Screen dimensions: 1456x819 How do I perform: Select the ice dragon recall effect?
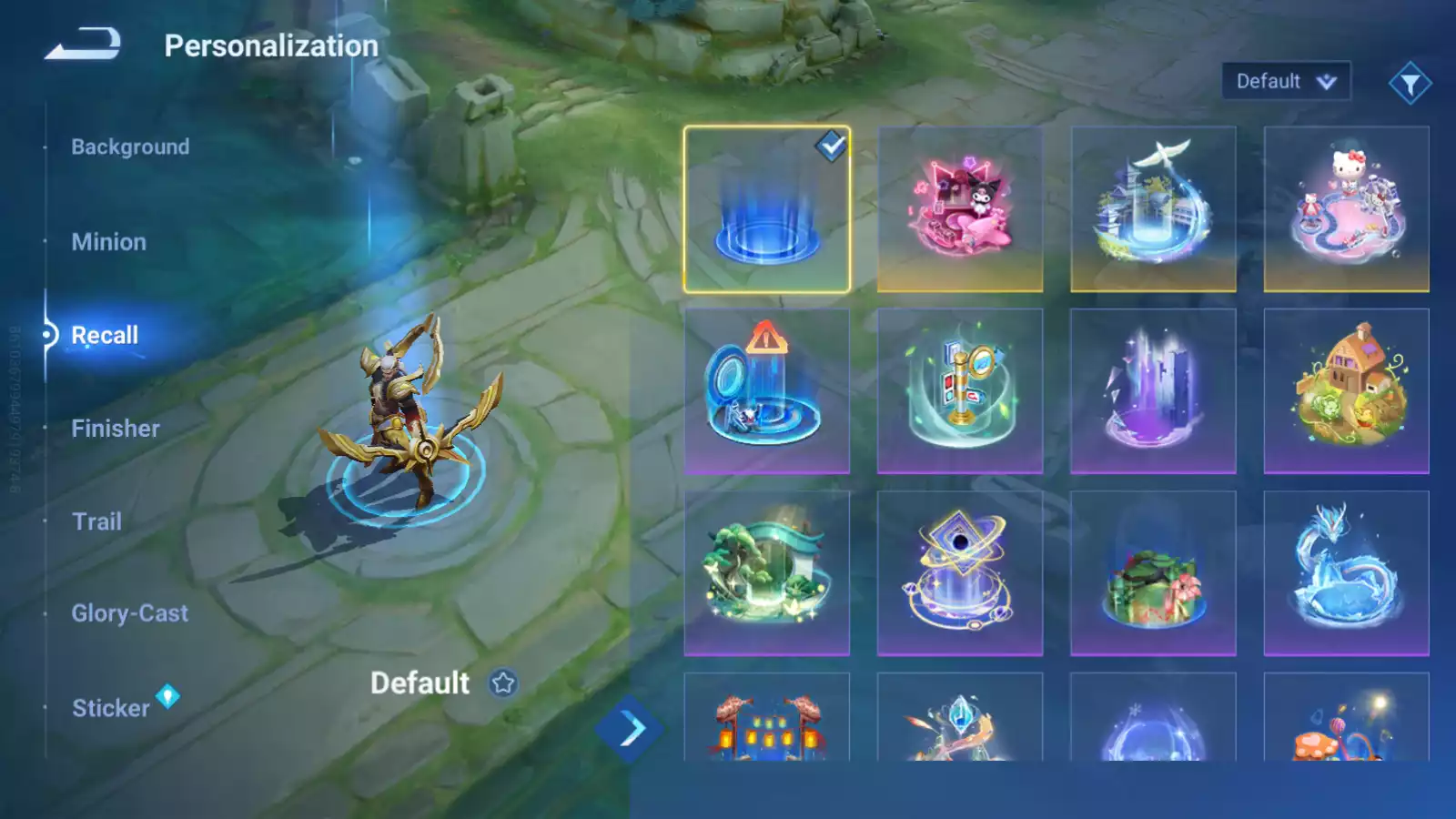(x=1346, y=573)
